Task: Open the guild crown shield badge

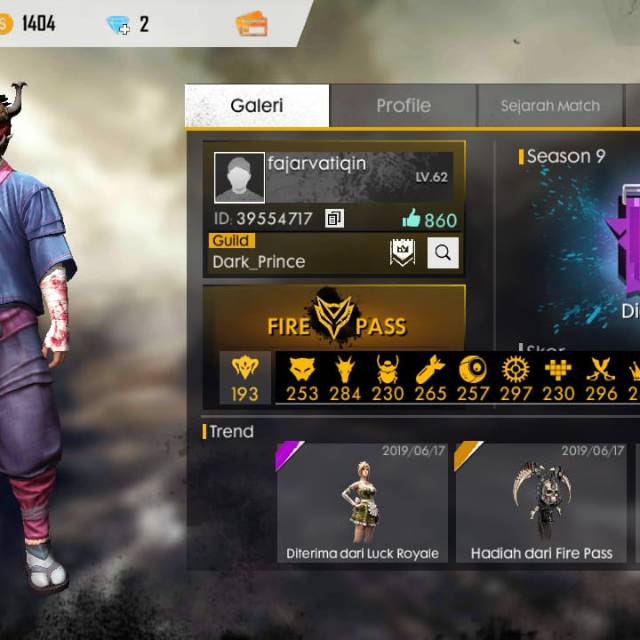Action: (402, 253)
